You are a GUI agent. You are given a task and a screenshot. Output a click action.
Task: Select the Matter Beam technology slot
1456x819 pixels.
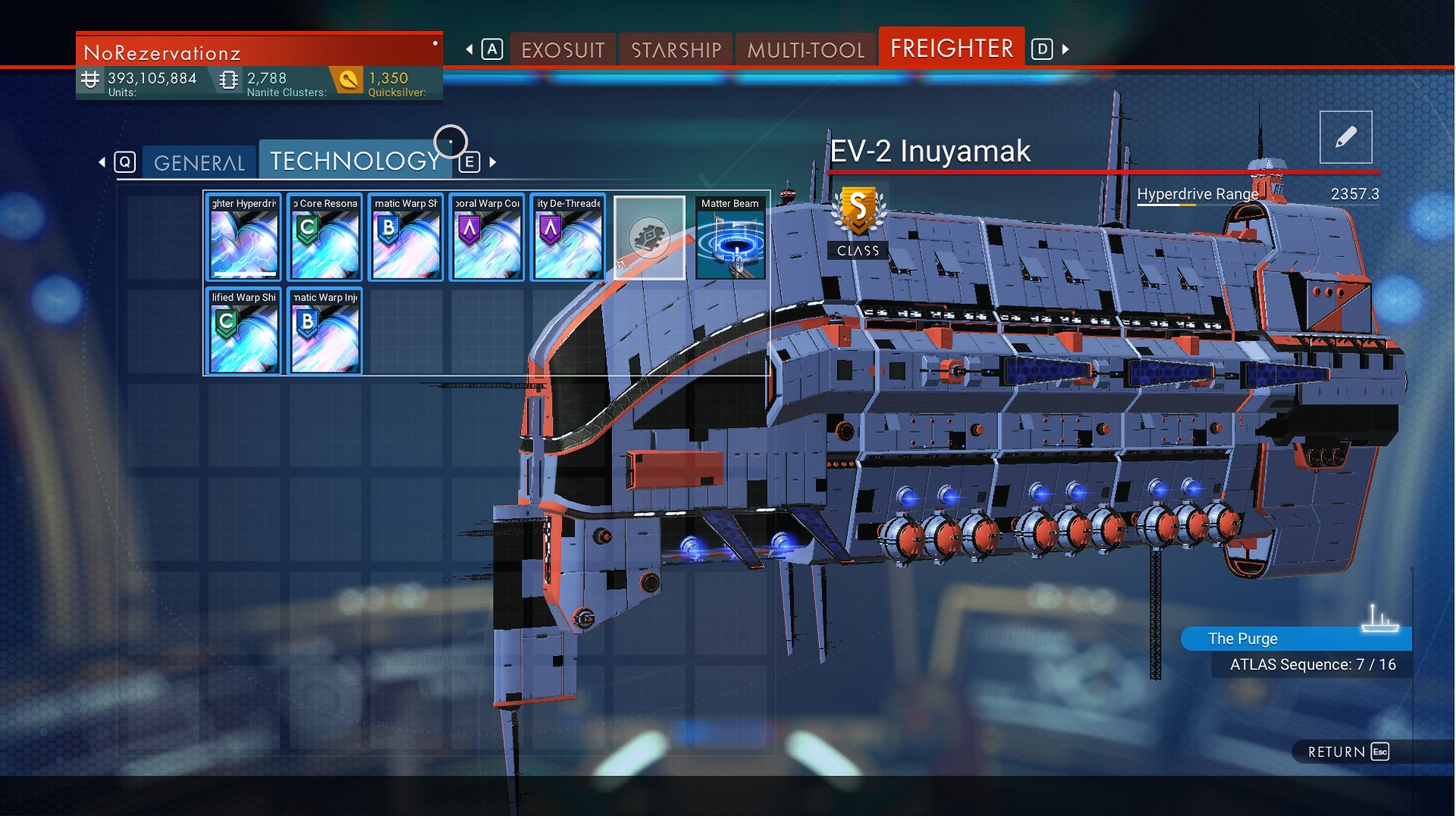[730, 237]
